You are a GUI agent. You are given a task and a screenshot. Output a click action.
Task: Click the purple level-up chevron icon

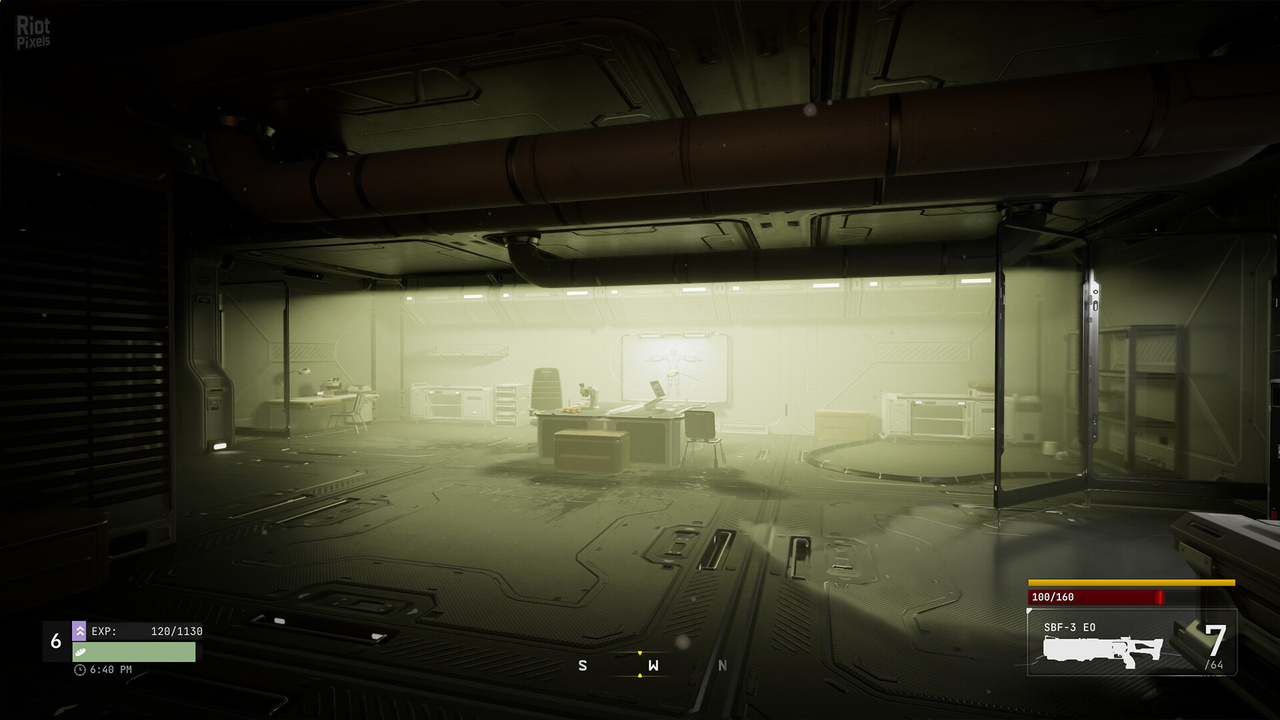coord(79,631)
